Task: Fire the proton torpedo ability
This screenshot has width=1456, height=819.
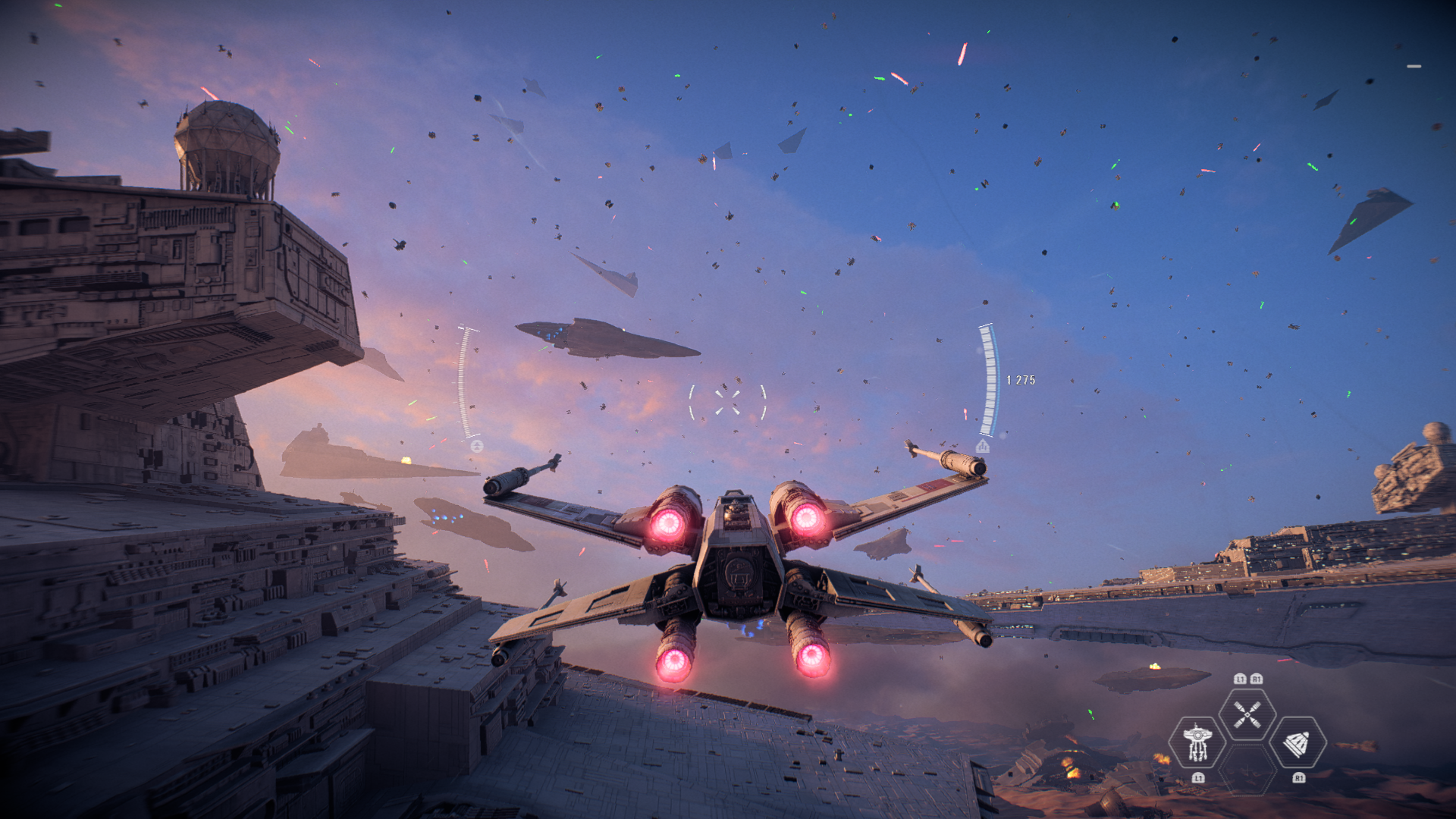Action: pos(1298,743)
